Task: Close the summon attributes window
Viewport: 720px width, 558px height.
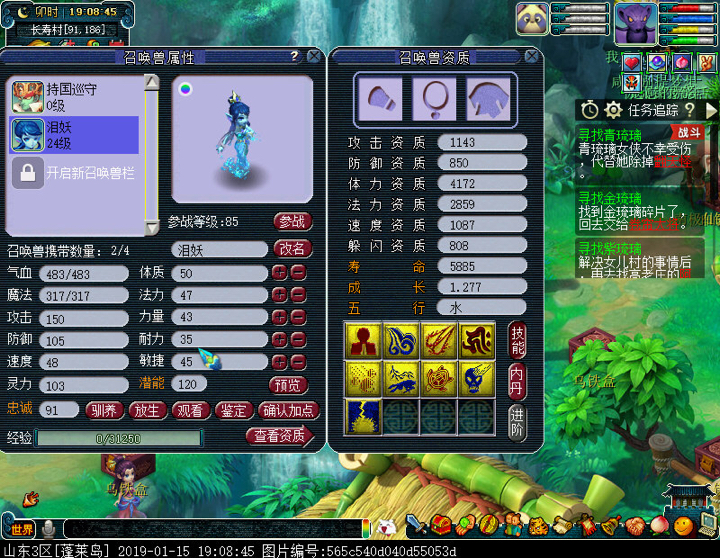Action: point(313,57)
